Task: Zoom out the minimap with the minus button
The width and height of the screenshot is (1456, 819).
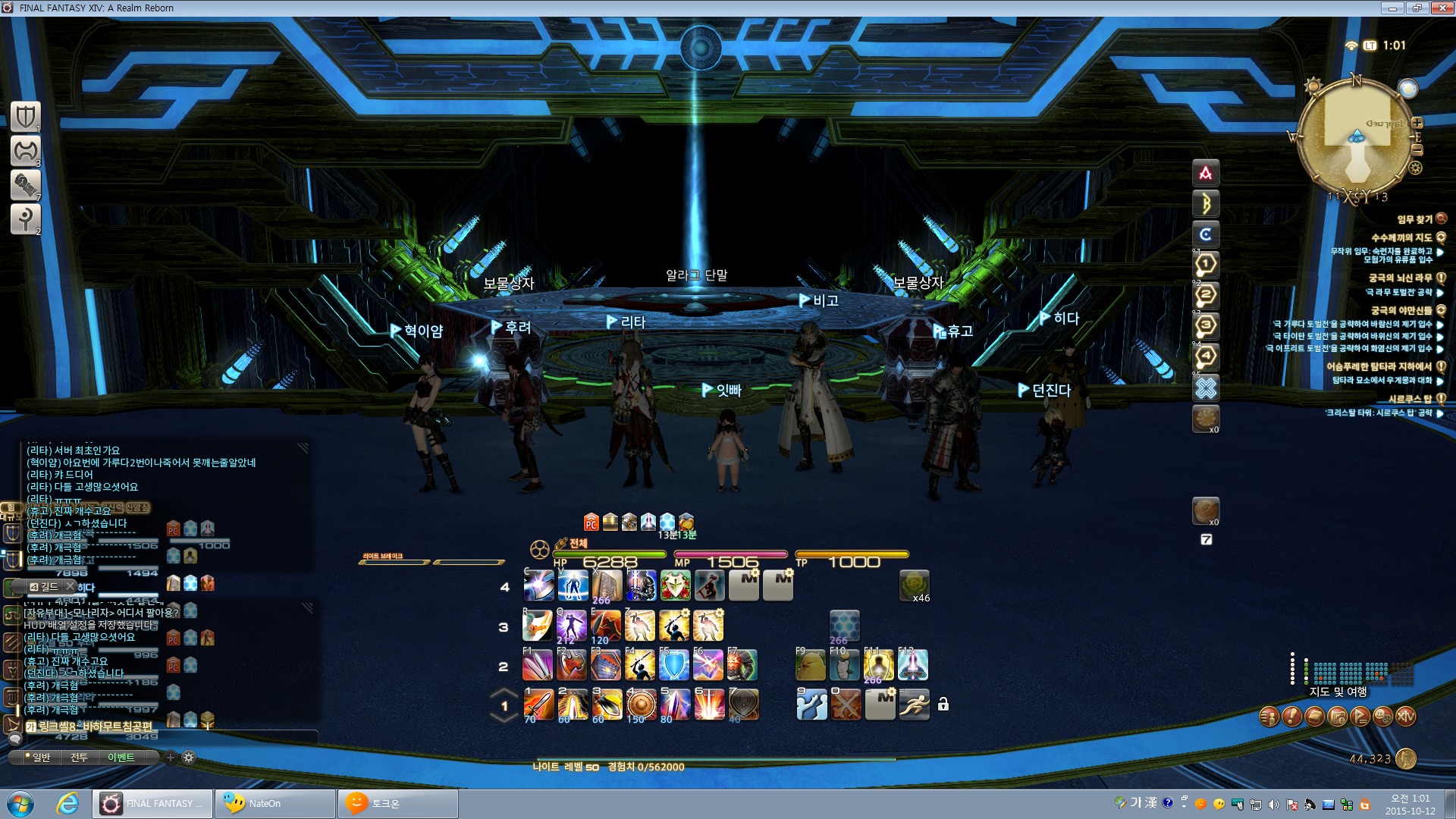Action: (1417, 150)
